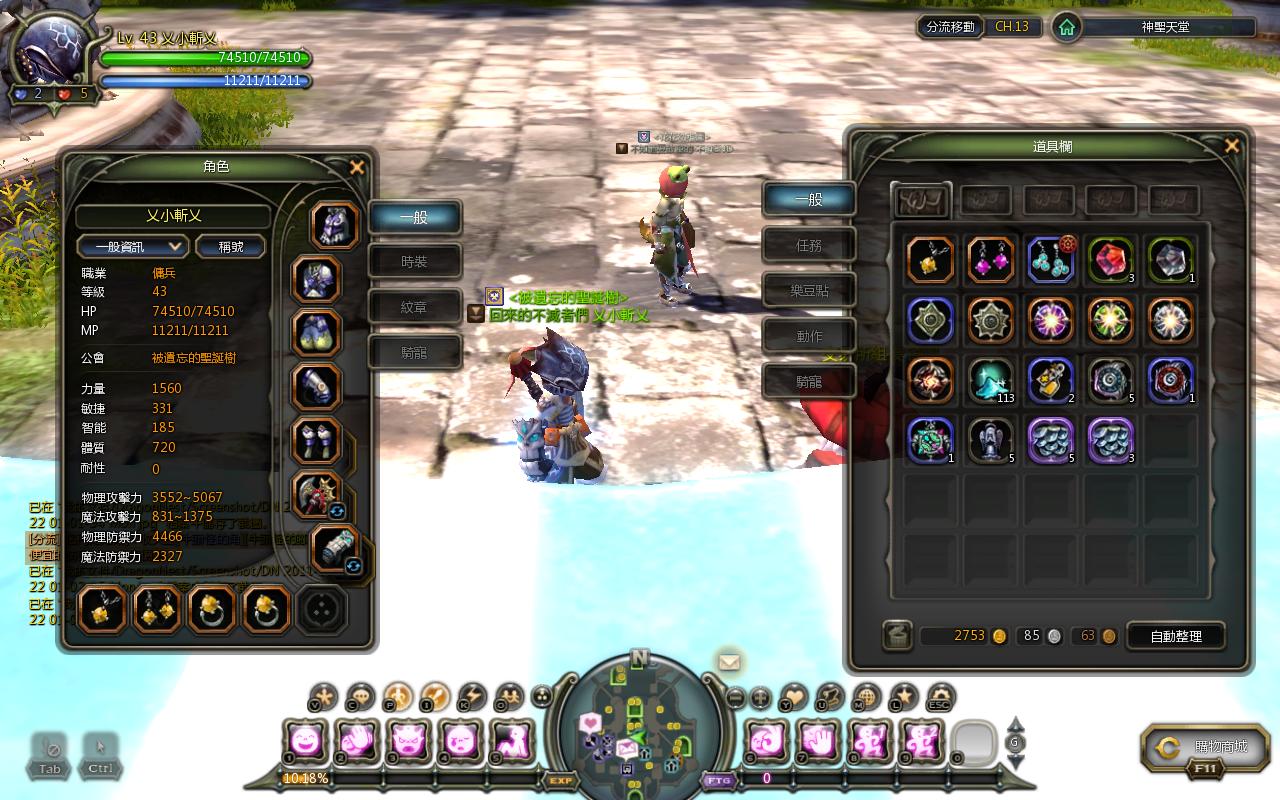Select the pink earrings in inventory
The height and width of the screenshot is (800, 1280).
pyautogui.click(x=991, y=261)
